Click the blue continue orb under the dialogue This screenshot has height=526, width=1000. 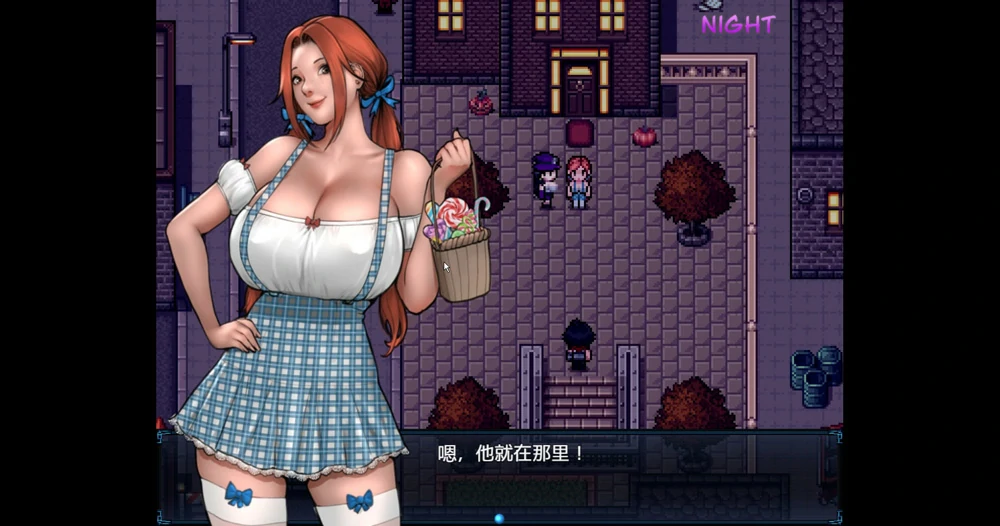[x=499, y=518]
